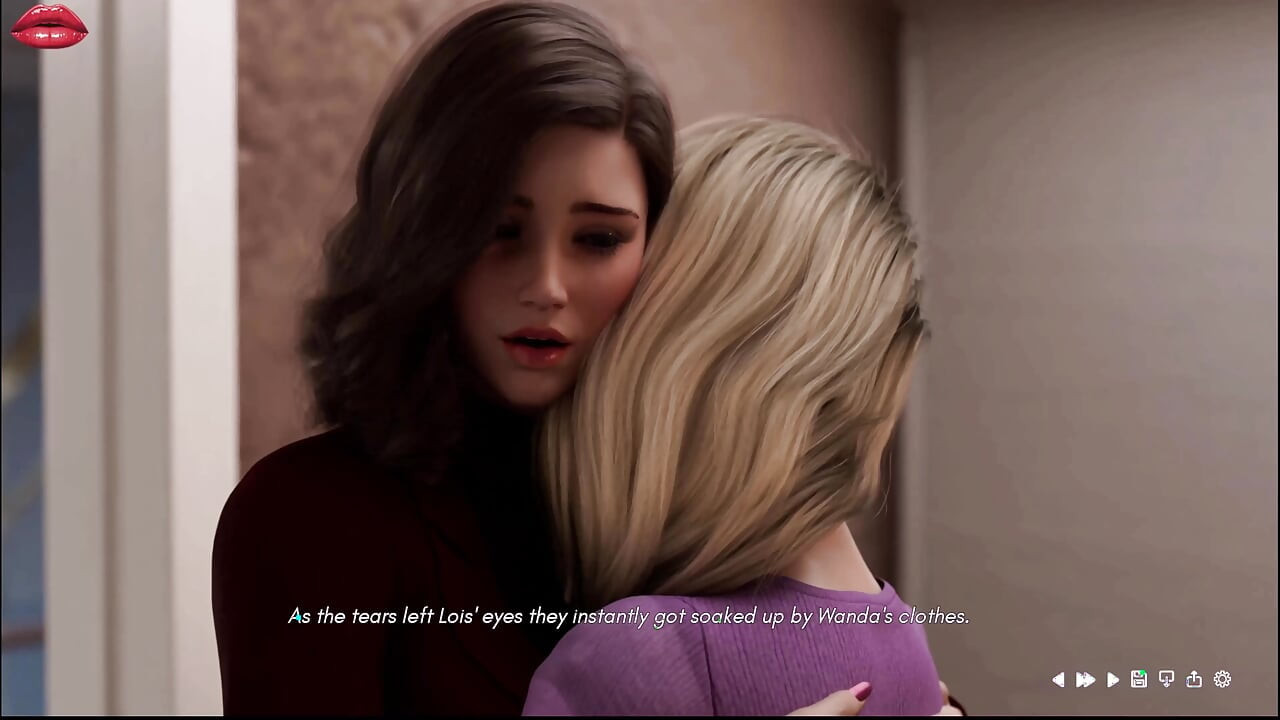Activate the fast-forward skip icon
Screen dimensions: 1280x720
1086,679
